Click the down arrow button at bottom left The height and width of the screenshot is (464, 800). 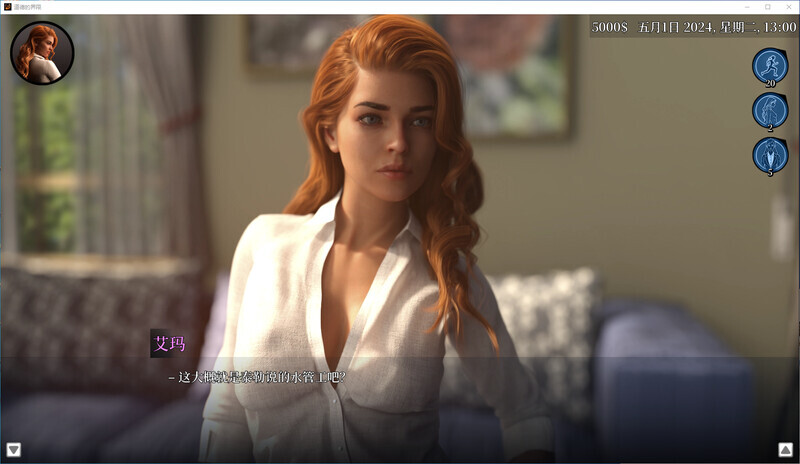point(13,450)
